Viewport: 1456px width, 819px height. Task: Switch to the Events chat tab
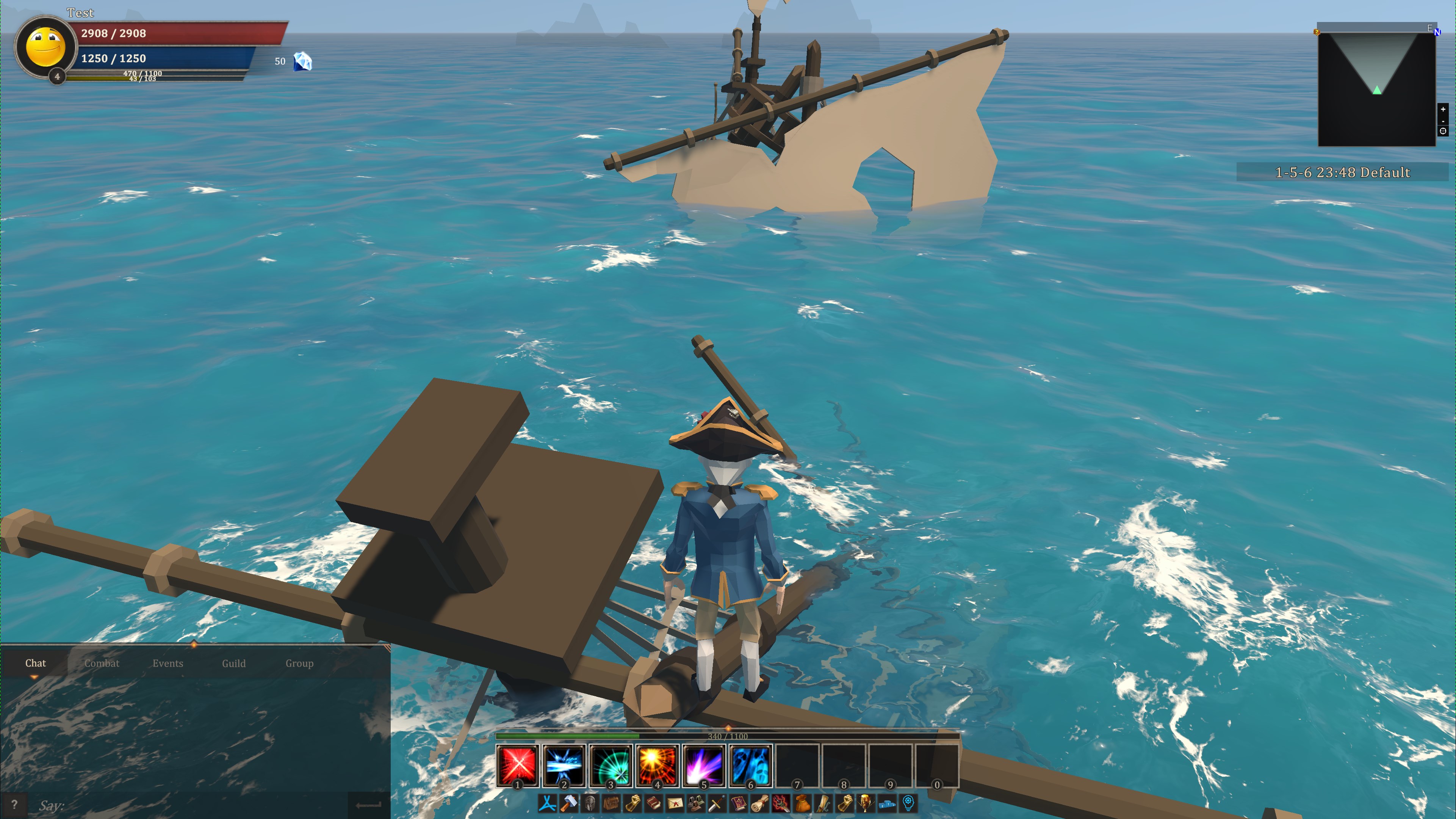167,663
